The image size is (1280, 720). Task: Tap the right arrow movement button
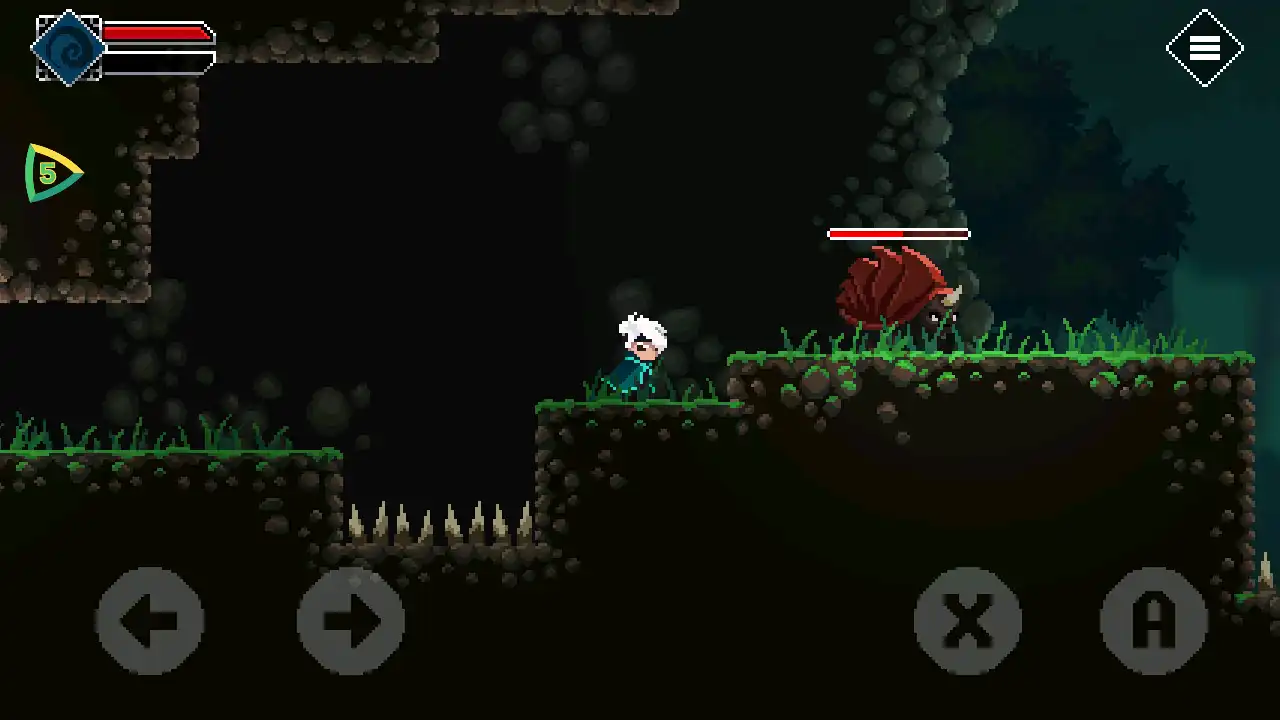(350, 621)
